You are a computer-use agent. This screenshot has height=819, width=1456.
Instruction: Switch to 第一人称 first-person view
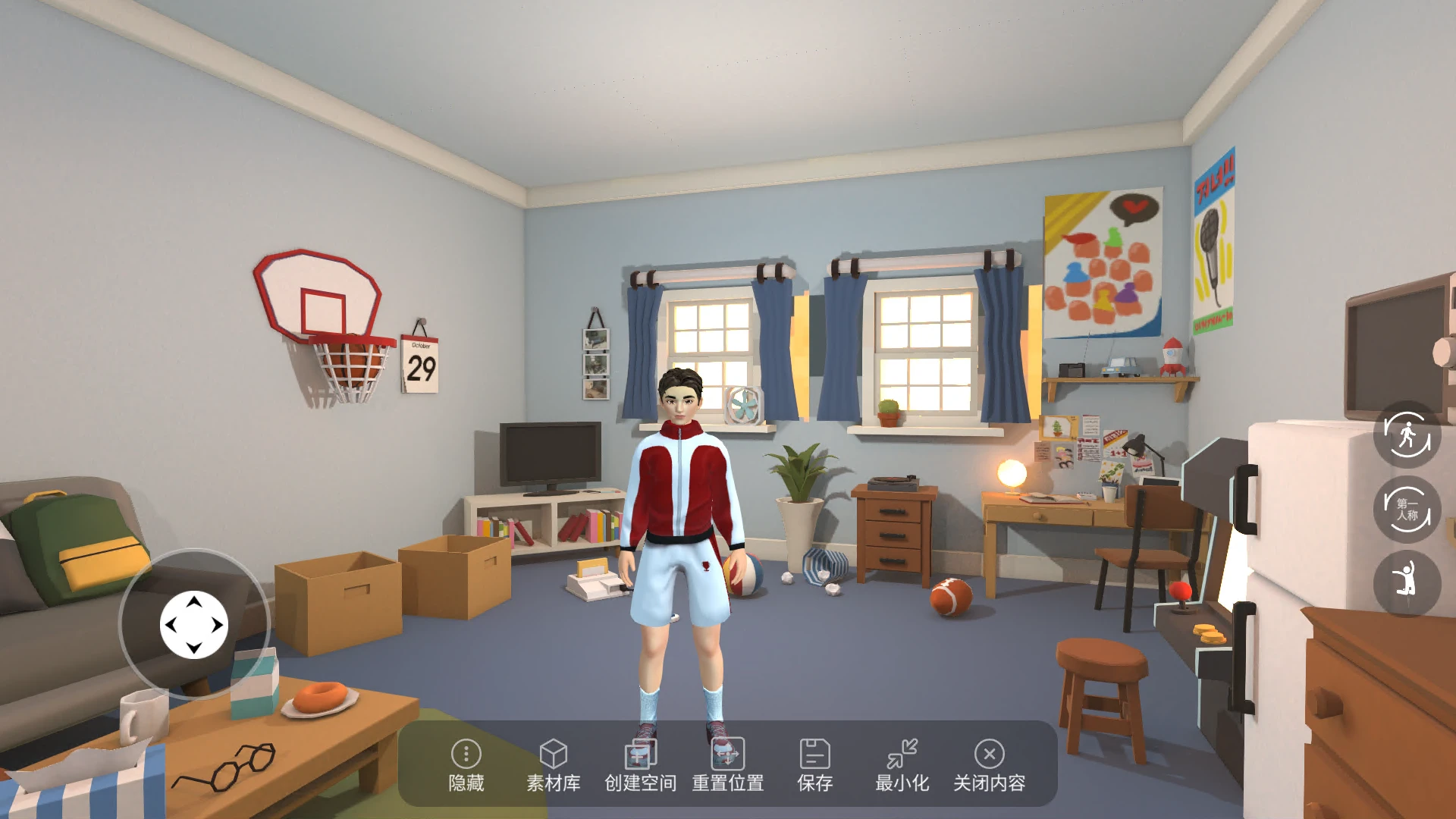1407,509
